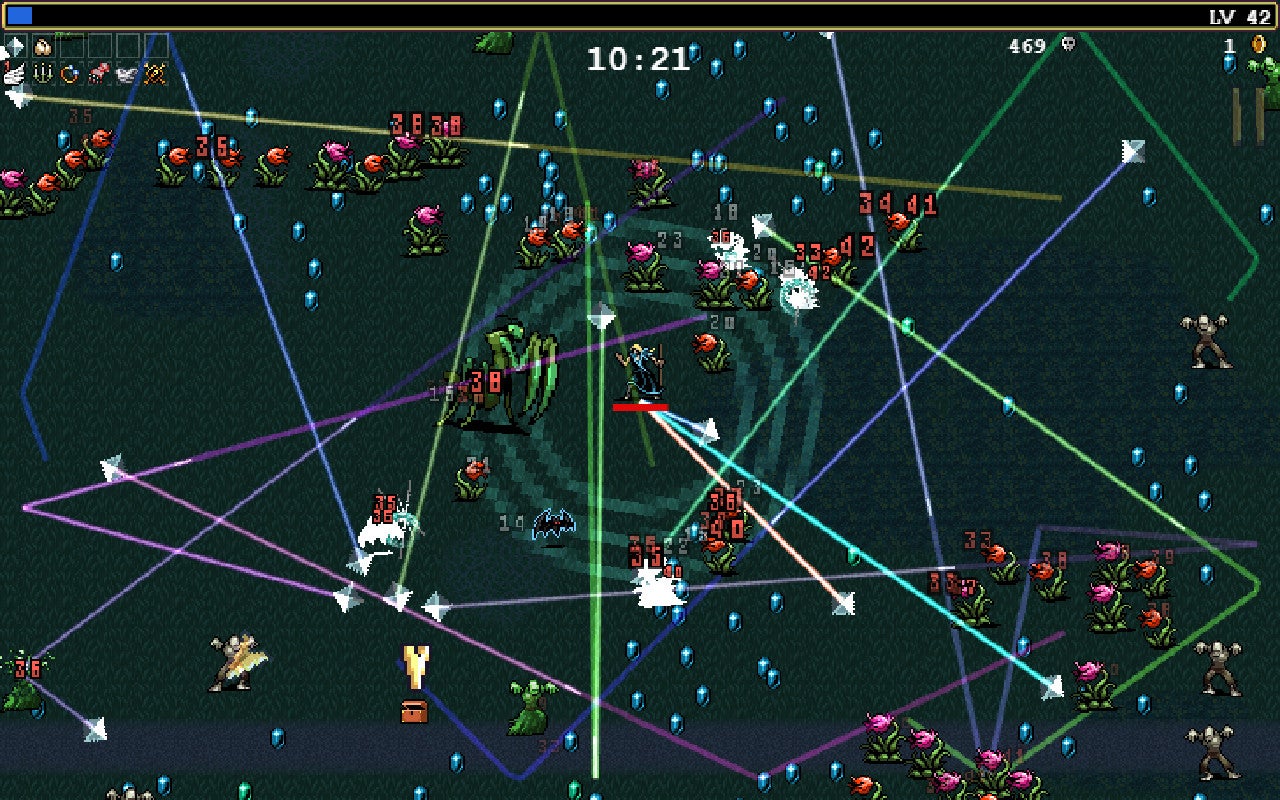Click the red horse passive item icon
Screen dimensions: 1280x800
coord(97,73)
